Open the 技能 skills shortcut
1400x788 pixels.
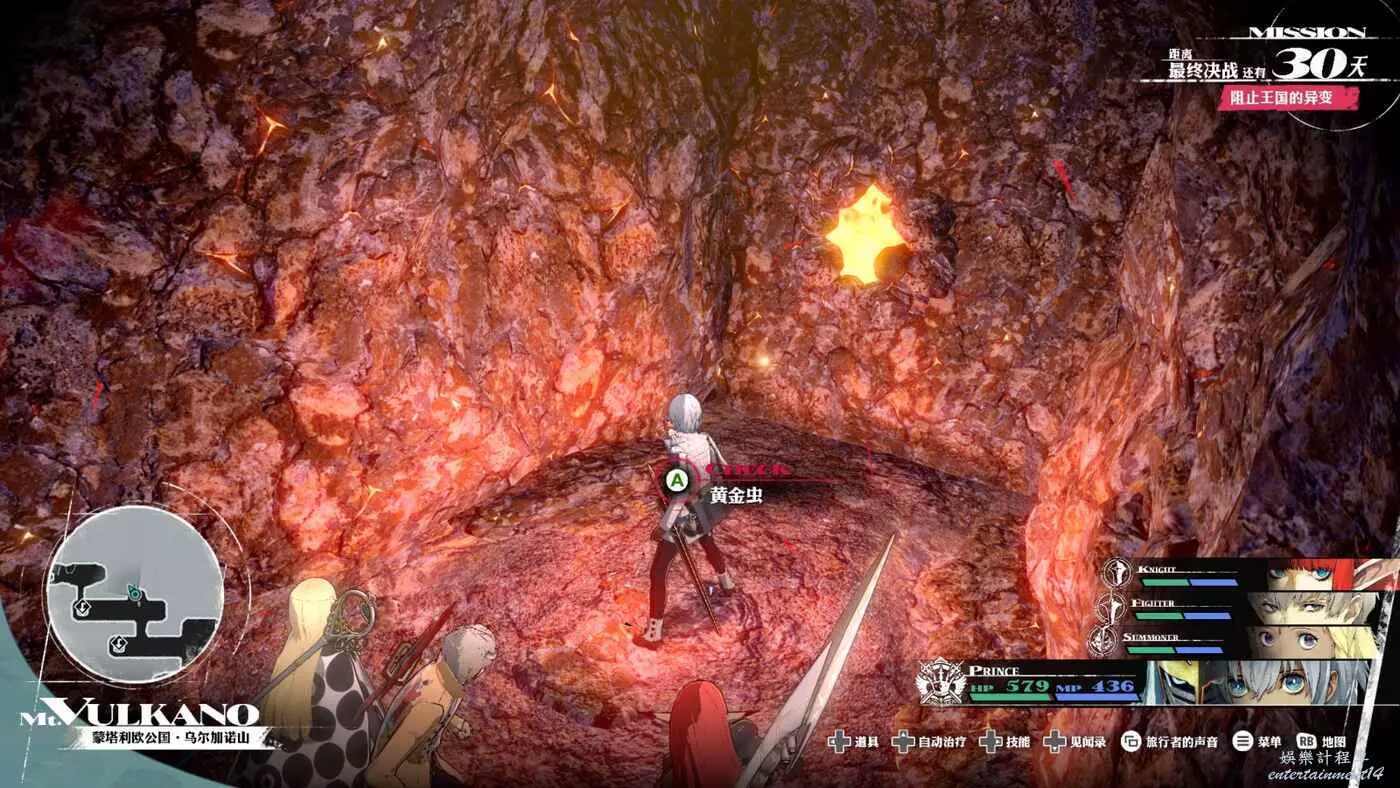coord(1005,742)
